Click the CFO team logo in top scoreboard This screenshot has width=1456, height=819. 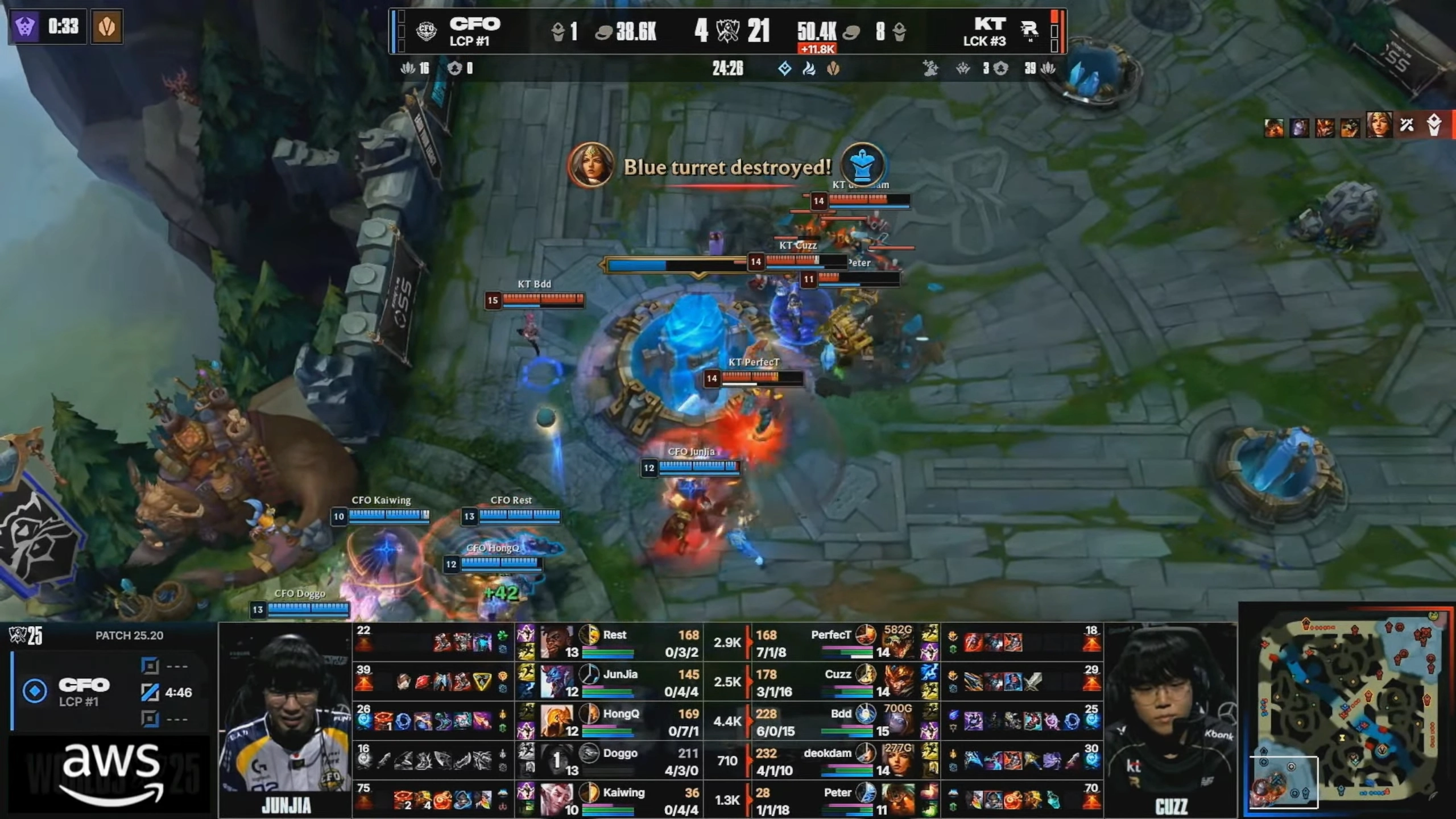(x=426, y=31)
